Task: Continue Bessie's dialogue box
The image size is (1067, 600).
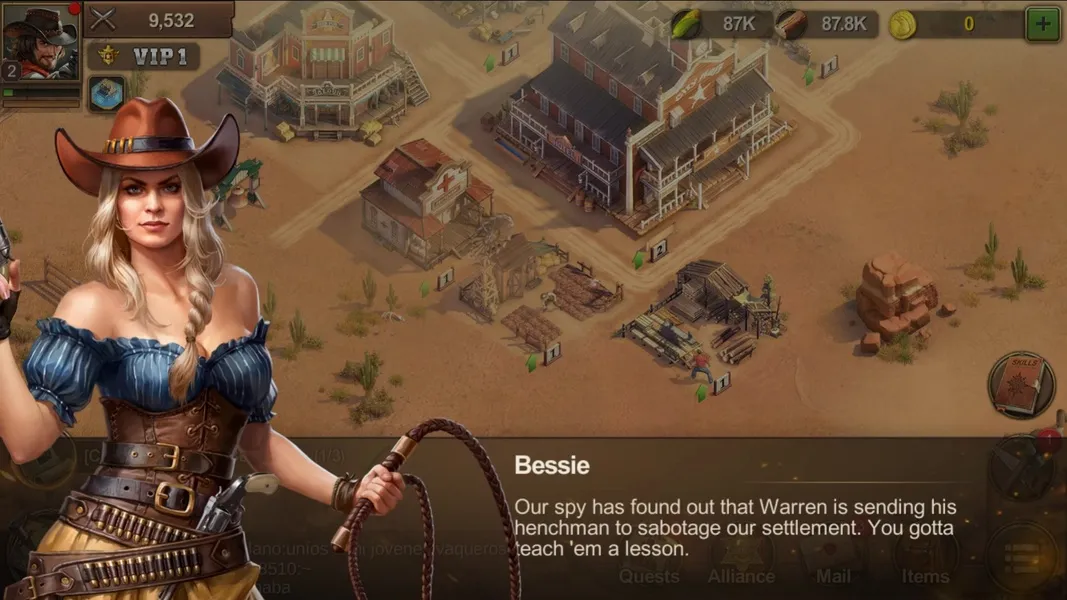Action: coord(735,510)
